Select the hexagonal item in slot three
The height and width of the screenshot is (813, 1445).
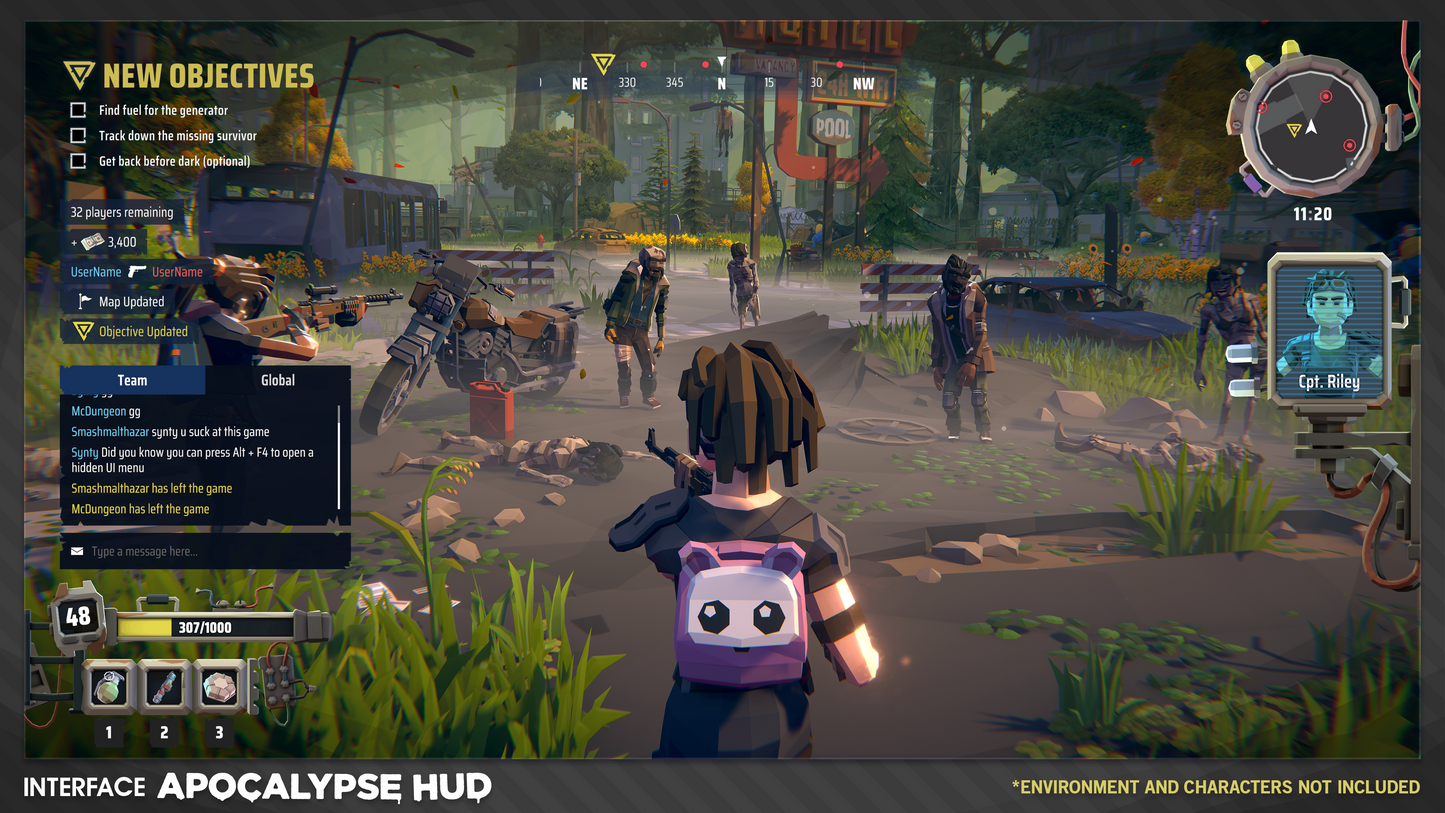[219, 685]
